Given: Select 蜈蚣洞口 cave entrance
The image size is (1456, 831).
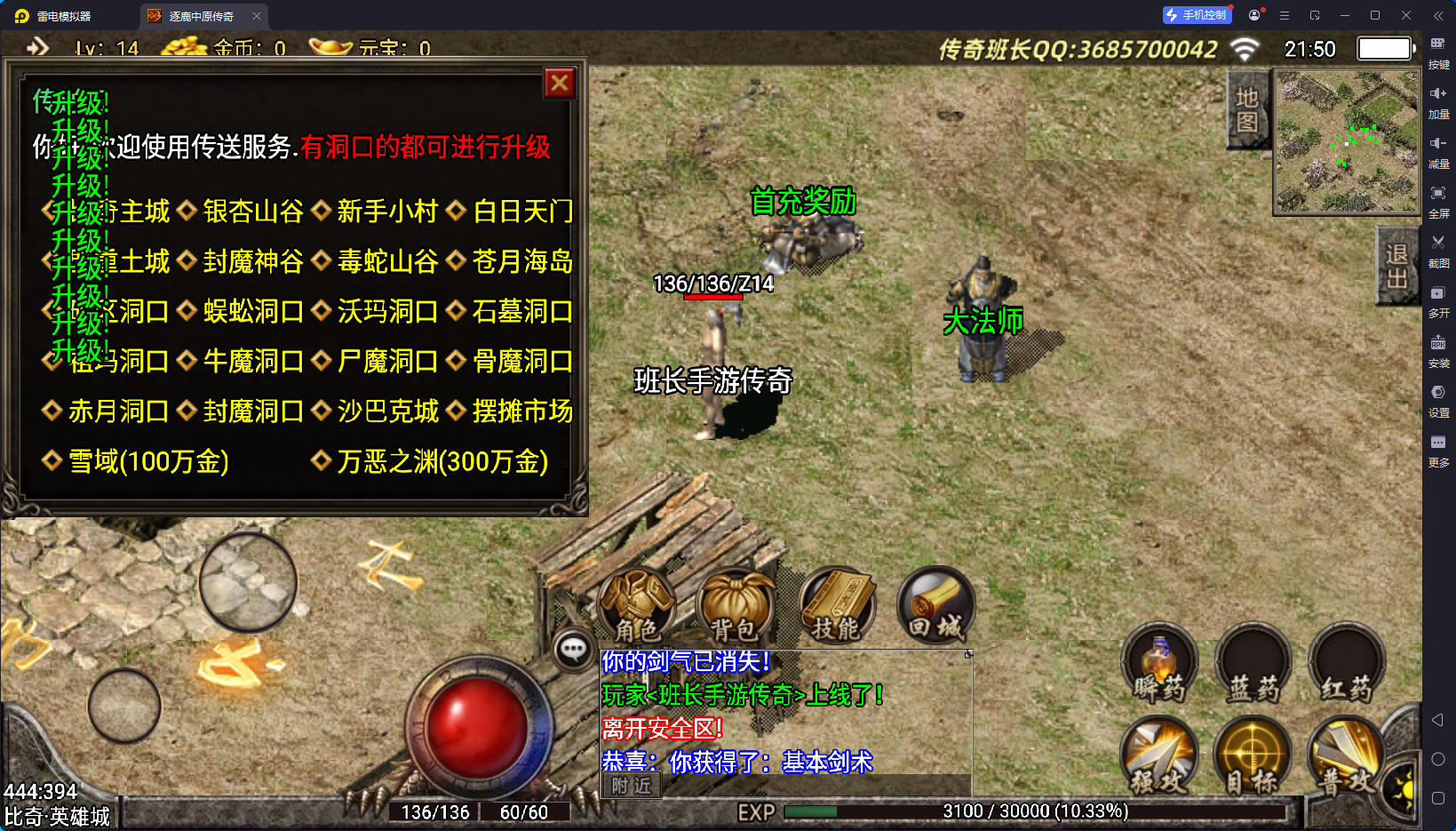Looking at the screenshot, I should pos(252,311).
